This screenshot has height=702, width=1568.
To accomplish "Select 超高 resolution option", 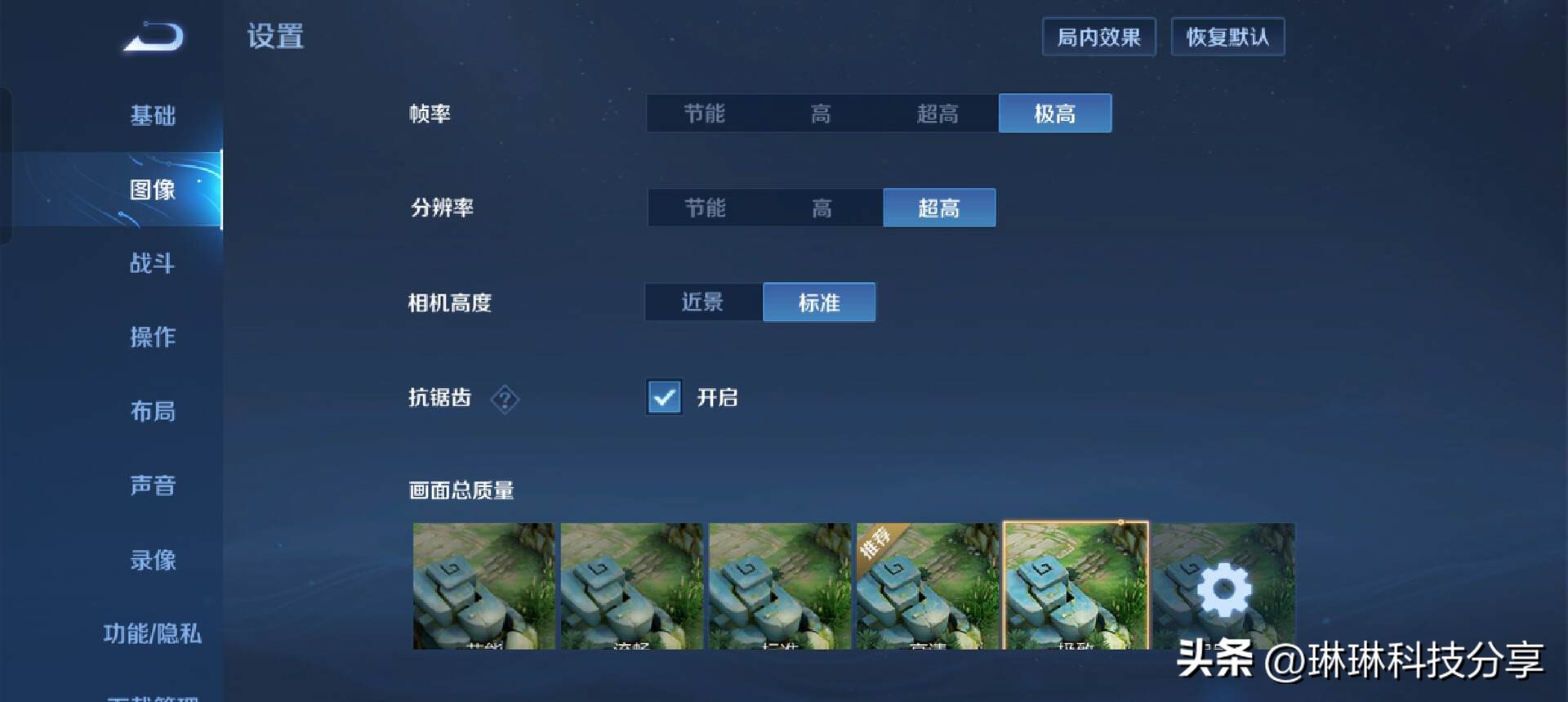I will (939, 208).
